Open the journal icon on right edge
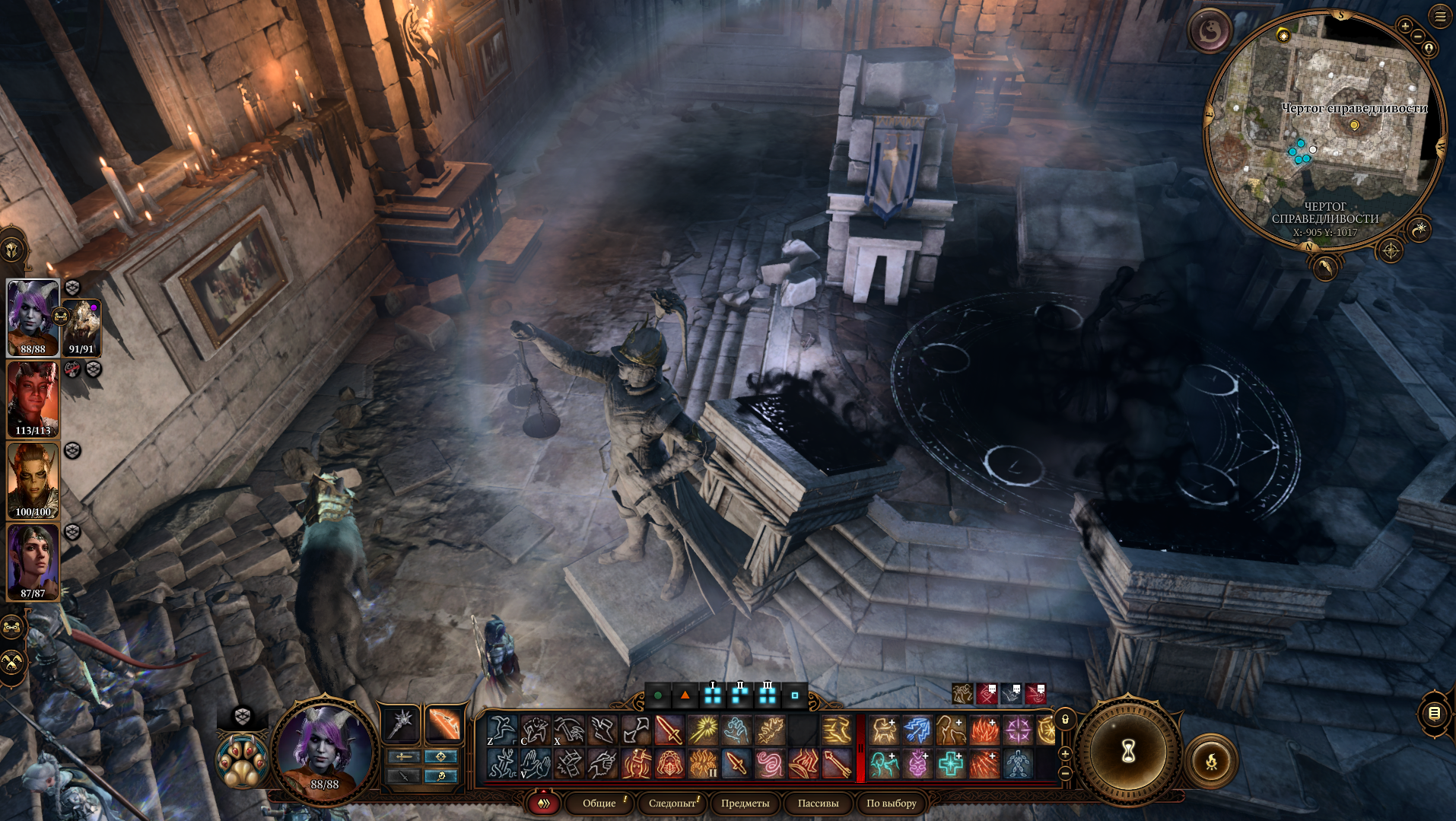The width and height of the screenshot is (1456, 821). (x=1434, y=713)
